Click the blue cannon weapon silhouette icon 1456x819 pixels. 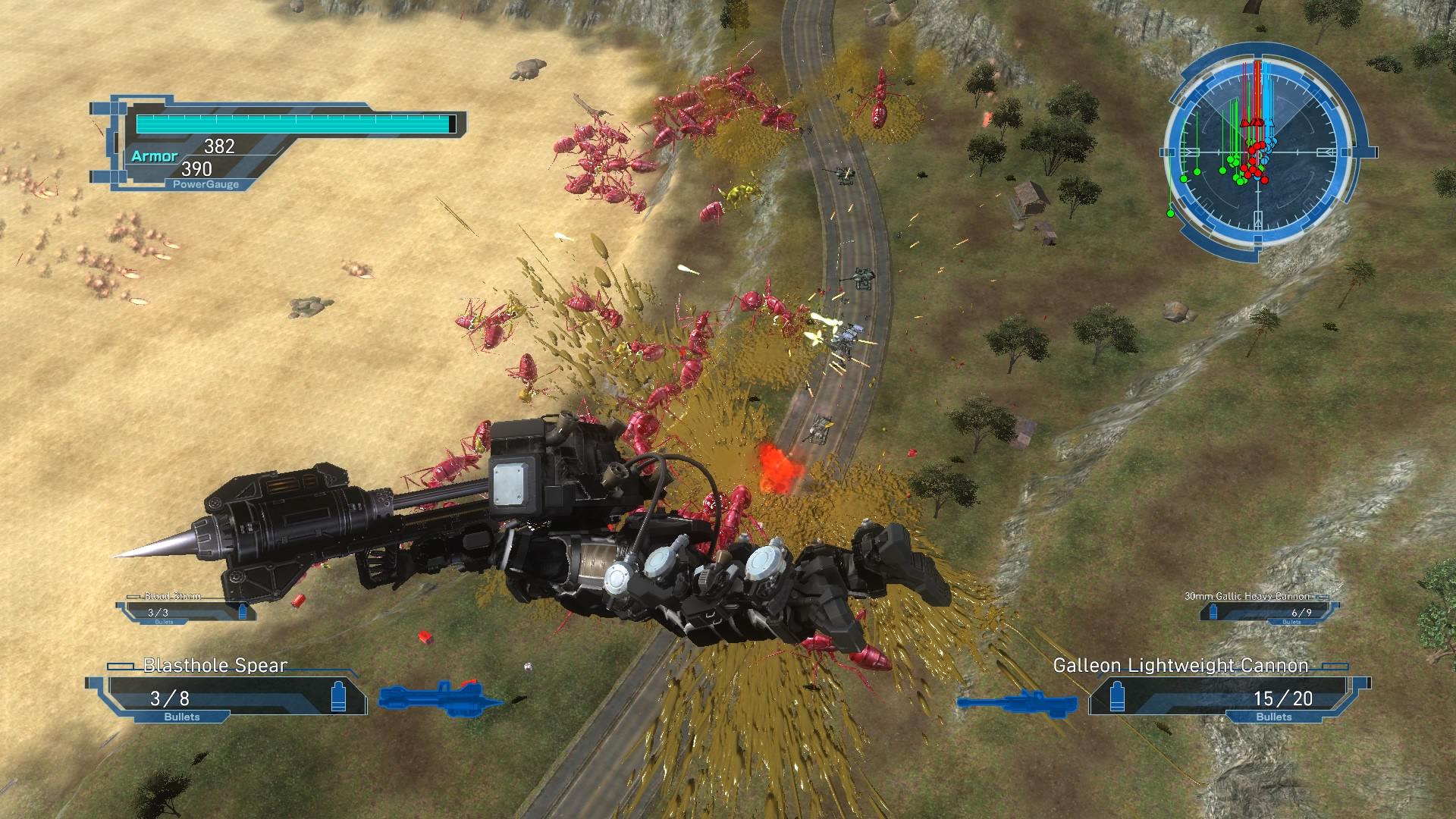click(x=1010, y=701)
